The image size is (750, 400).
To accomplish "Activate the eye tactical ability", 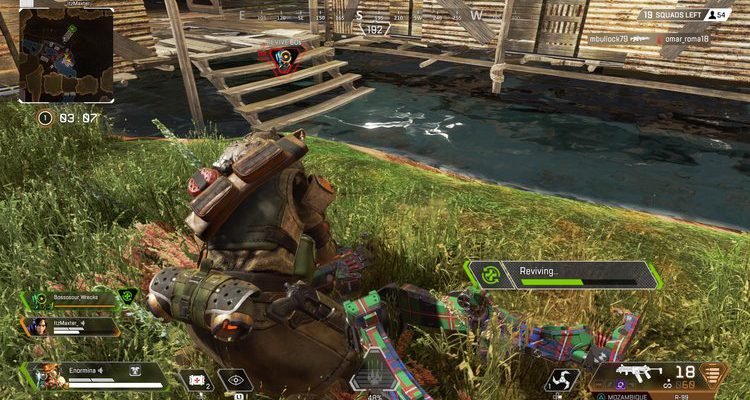I will click(x=235, y=380).
